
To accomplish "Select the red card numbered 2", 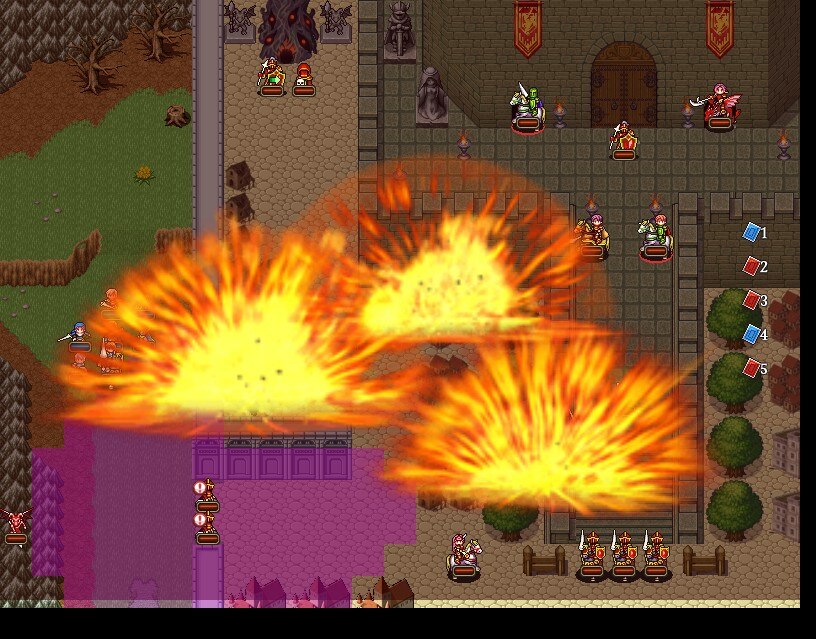I will click(x=752, y=267).
